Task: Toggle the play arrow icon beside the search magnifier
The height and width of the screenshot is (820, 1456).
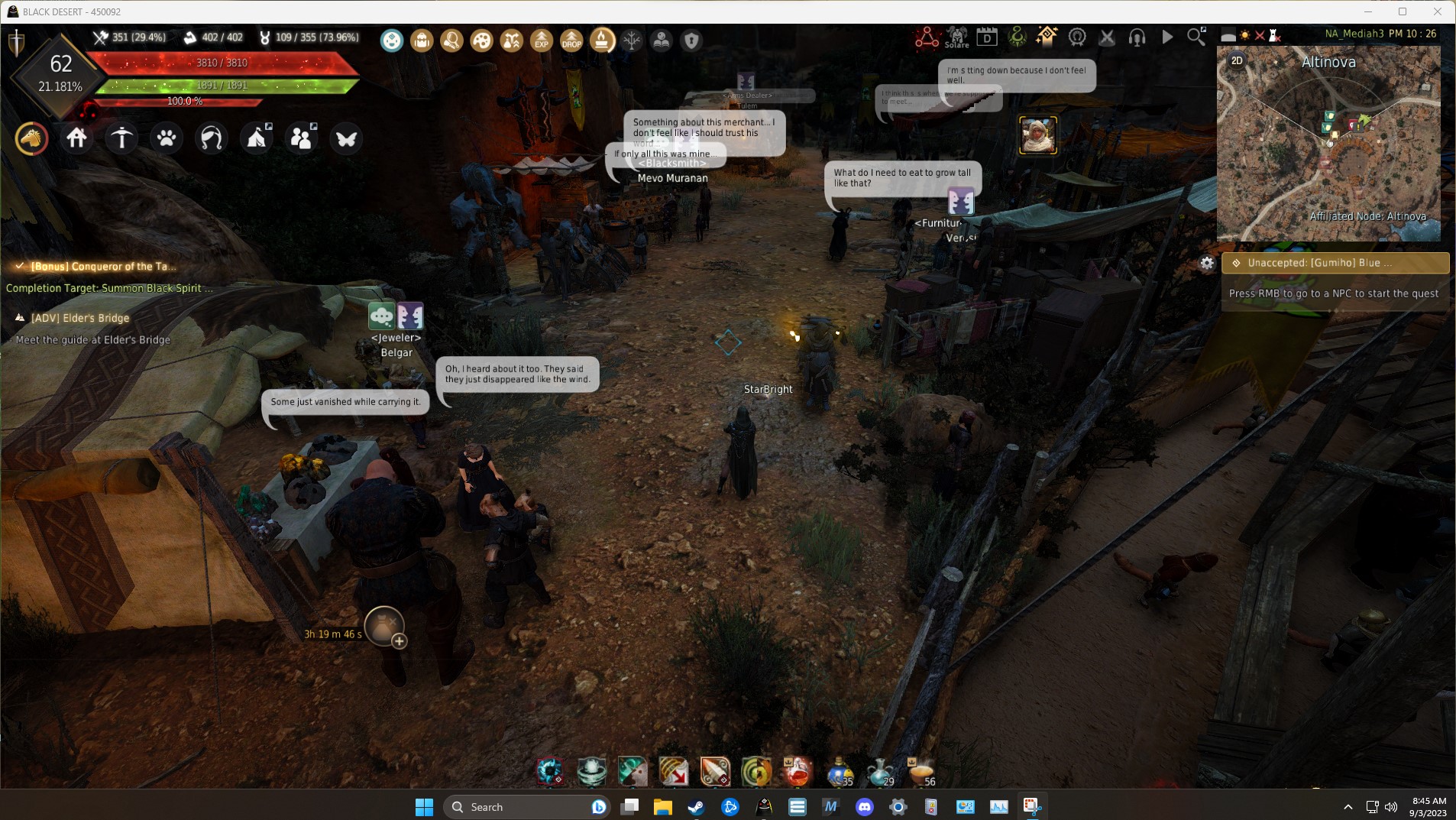Action: [x=1166, y=37]
